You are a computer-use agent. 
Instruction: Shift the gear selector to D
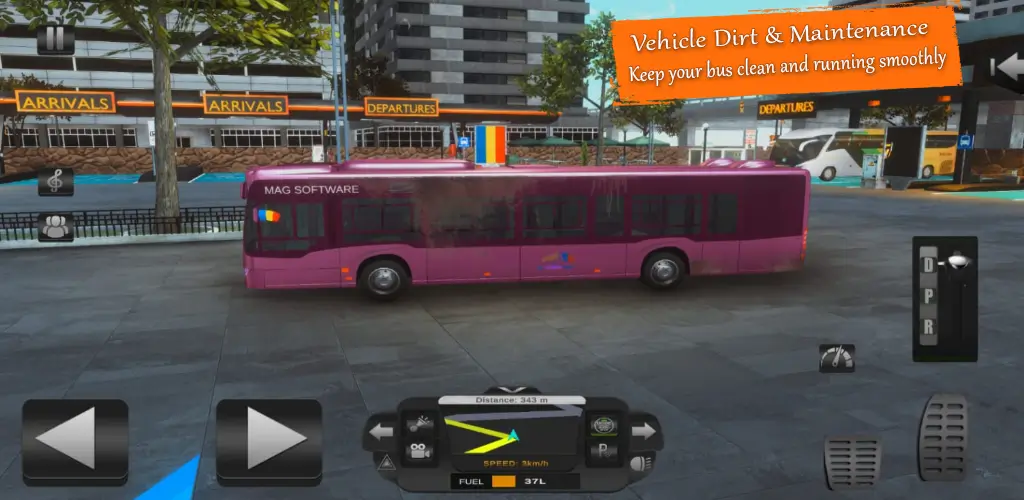pyautogui.click(x=928, y=265)
